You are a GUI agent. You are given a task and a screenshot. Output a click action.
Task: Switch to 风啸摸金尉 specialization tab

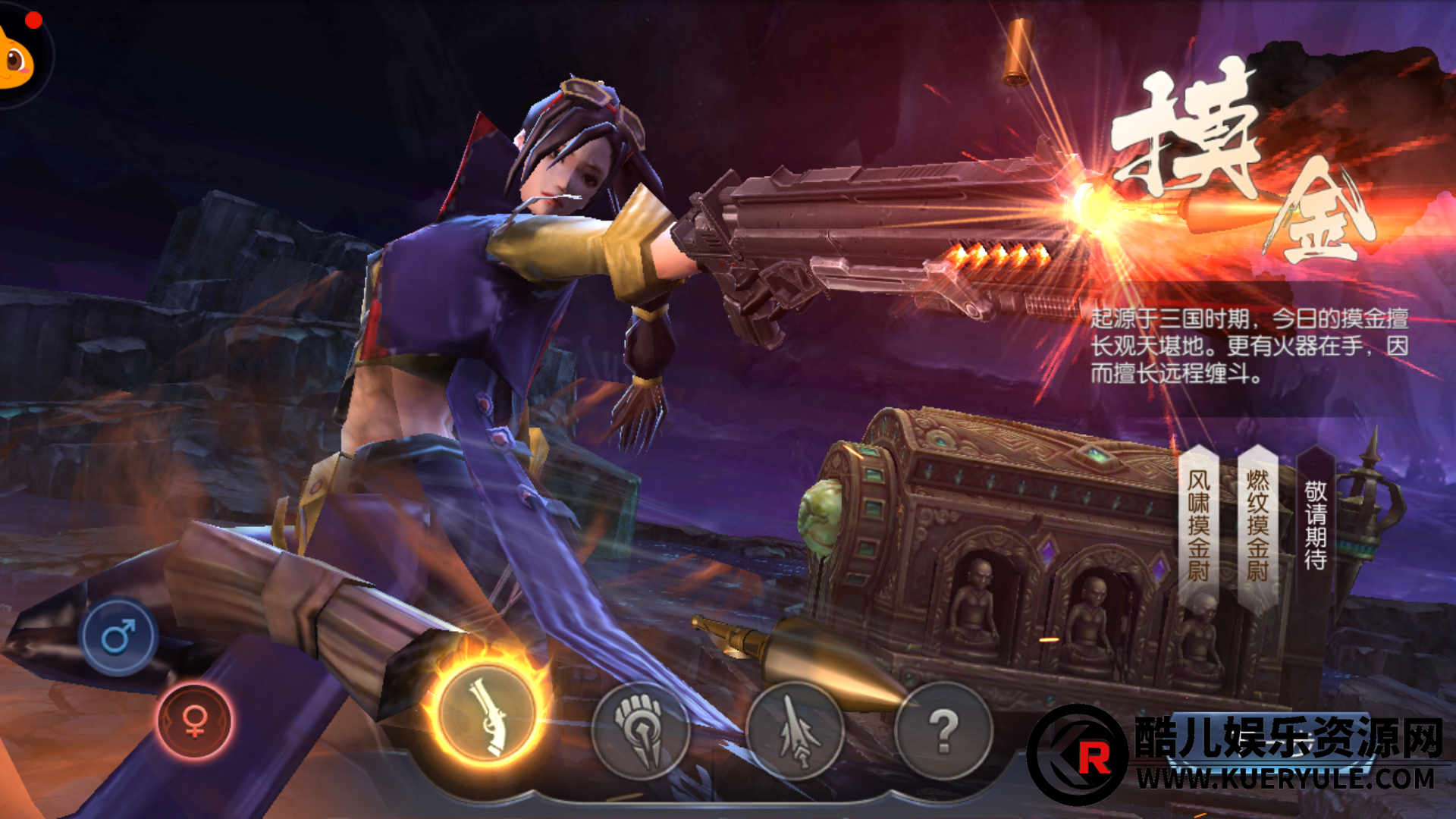1198,525
